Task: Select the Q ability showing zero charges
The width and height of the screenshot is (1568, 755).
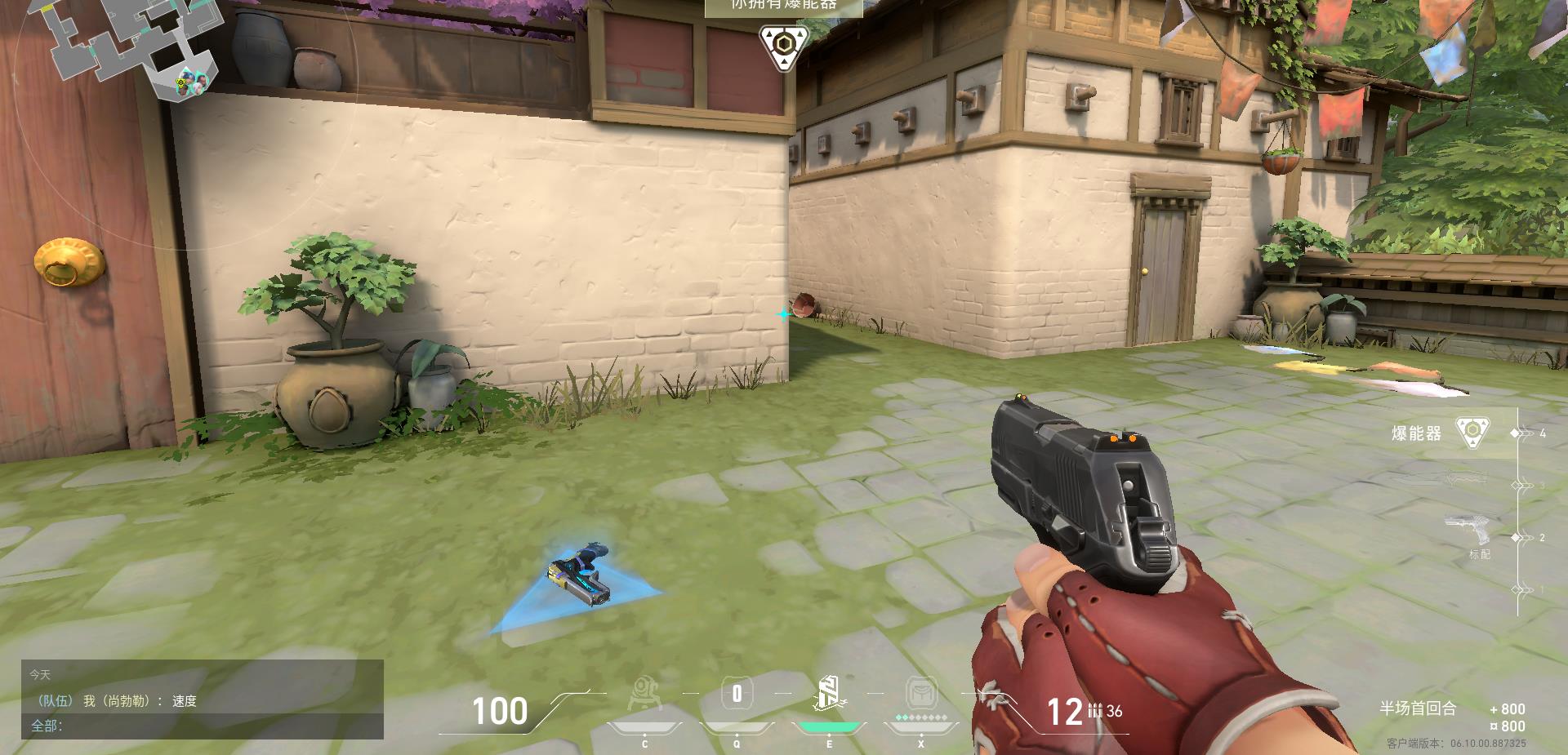Action: click(x=737, y=695)
